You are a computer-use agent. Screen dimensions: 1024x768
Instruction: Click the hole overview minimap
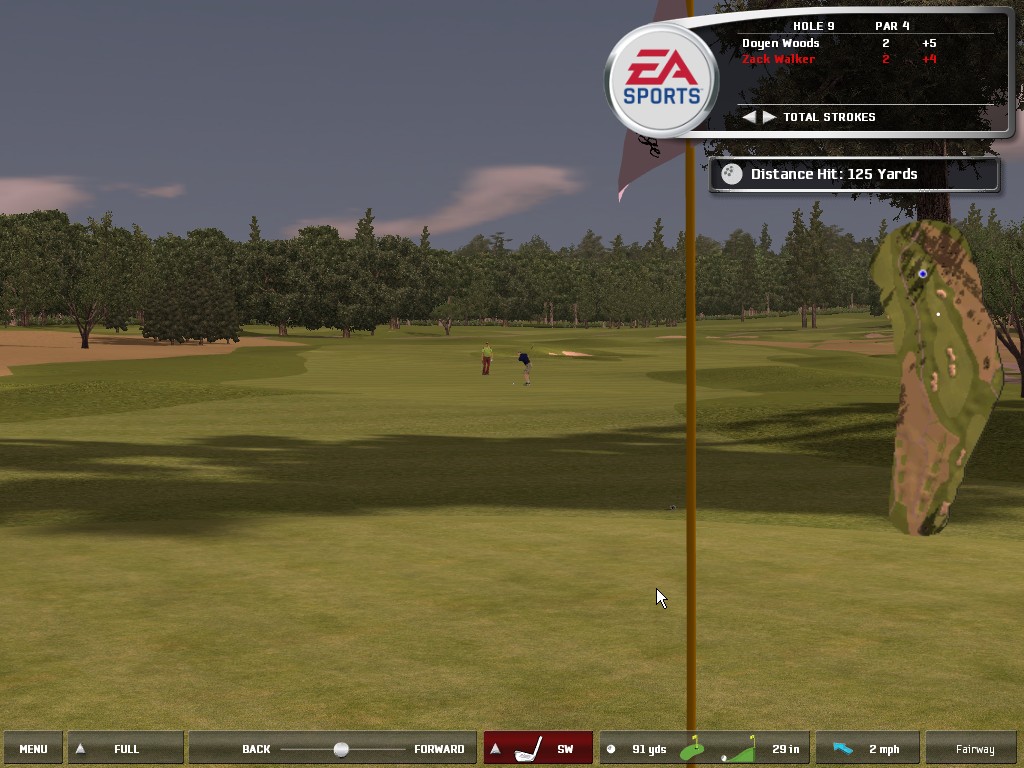pos(934,375)
